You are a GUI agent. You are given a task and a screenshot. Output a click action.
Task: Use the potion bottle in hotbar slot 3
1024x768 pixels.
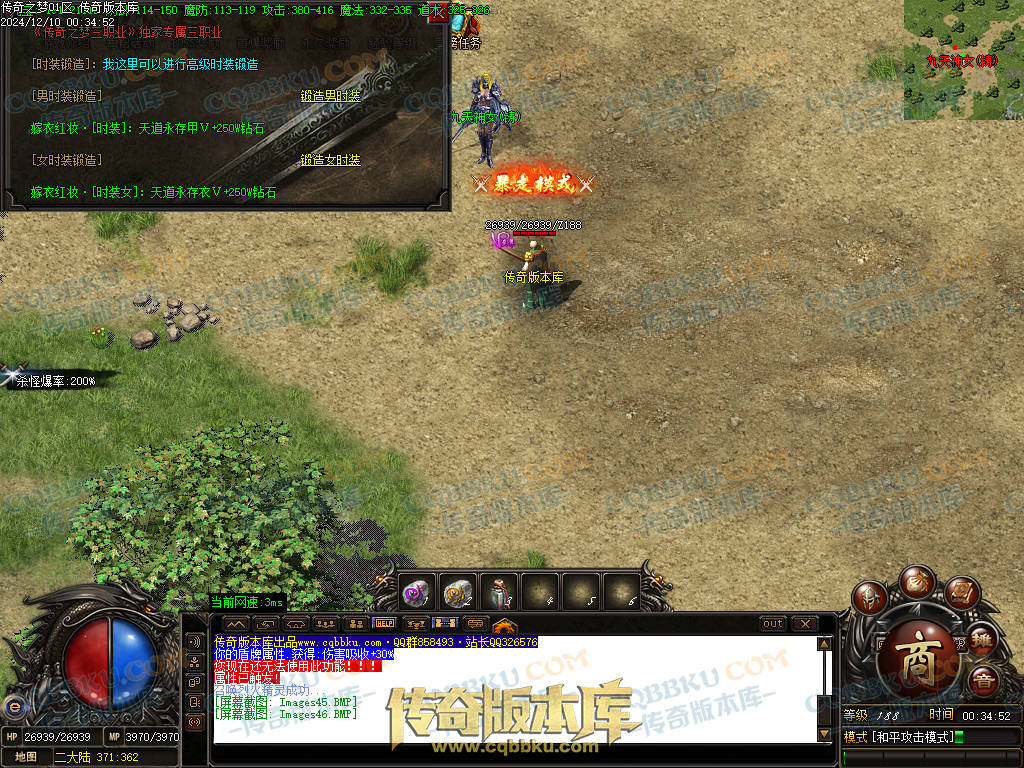pos(499,593)
